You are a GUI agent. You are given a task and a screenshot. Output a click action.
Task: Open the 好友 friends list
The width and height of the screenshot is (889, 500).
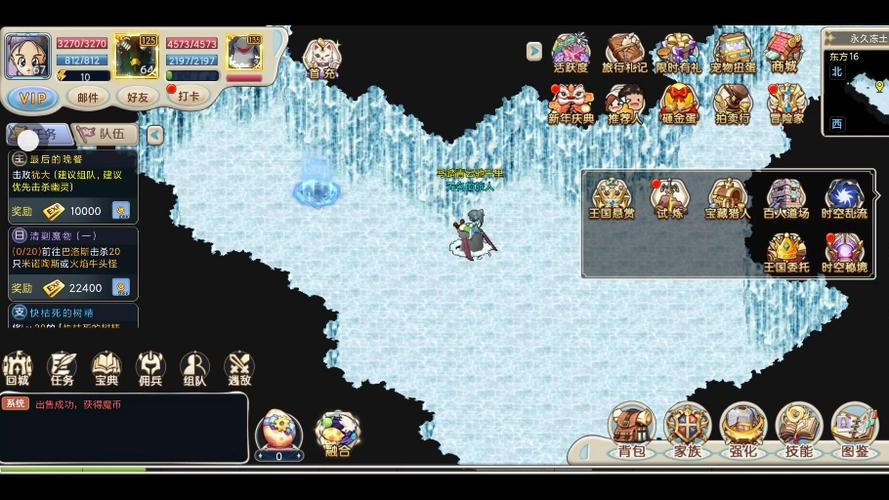137,97
